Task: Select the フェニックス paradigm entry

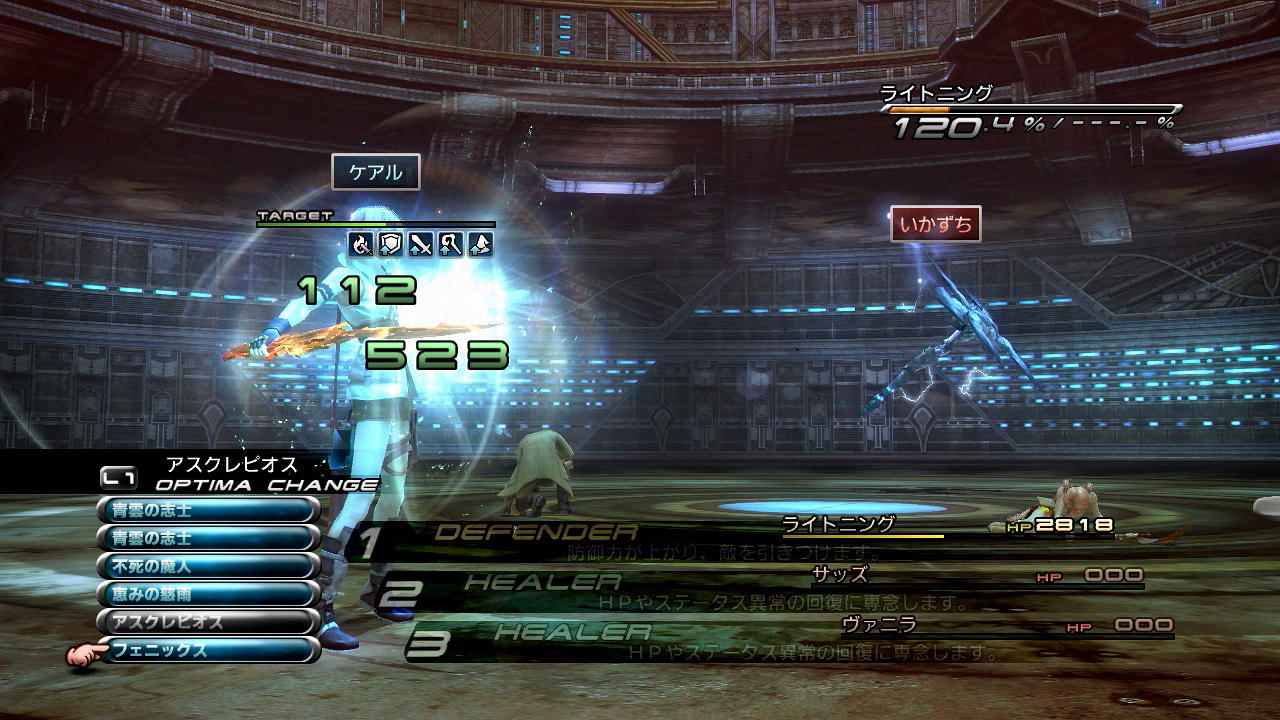Action: point(208,650)
